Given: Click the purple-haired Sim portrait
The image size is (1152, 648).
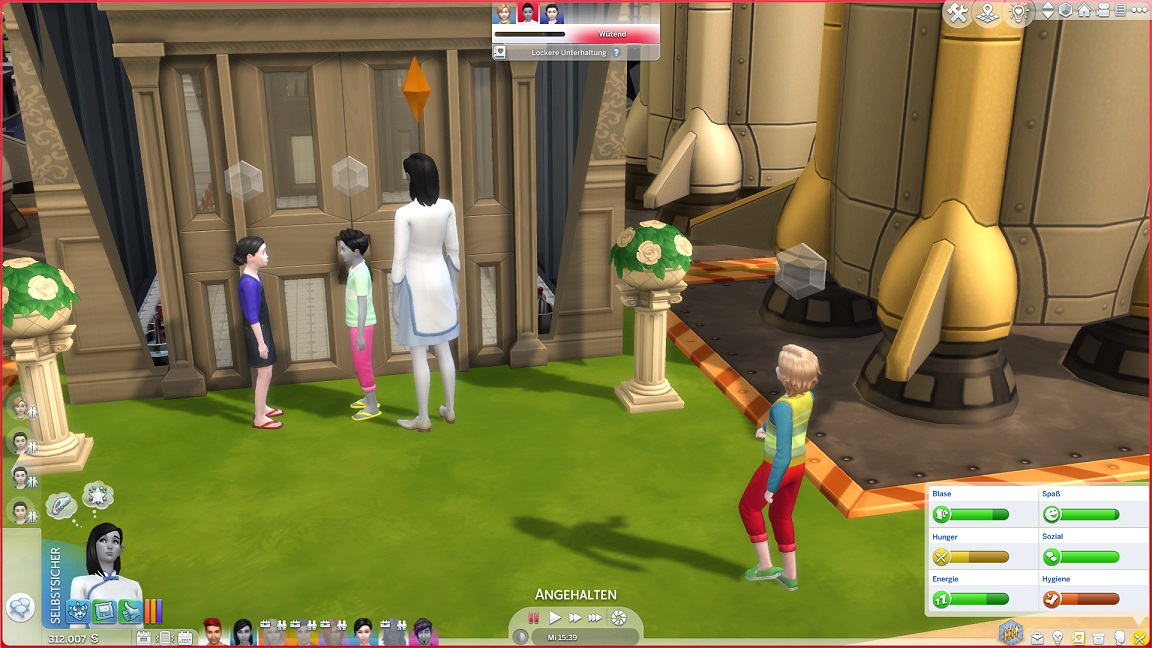Looking at the screenshot, I should 422,632.
